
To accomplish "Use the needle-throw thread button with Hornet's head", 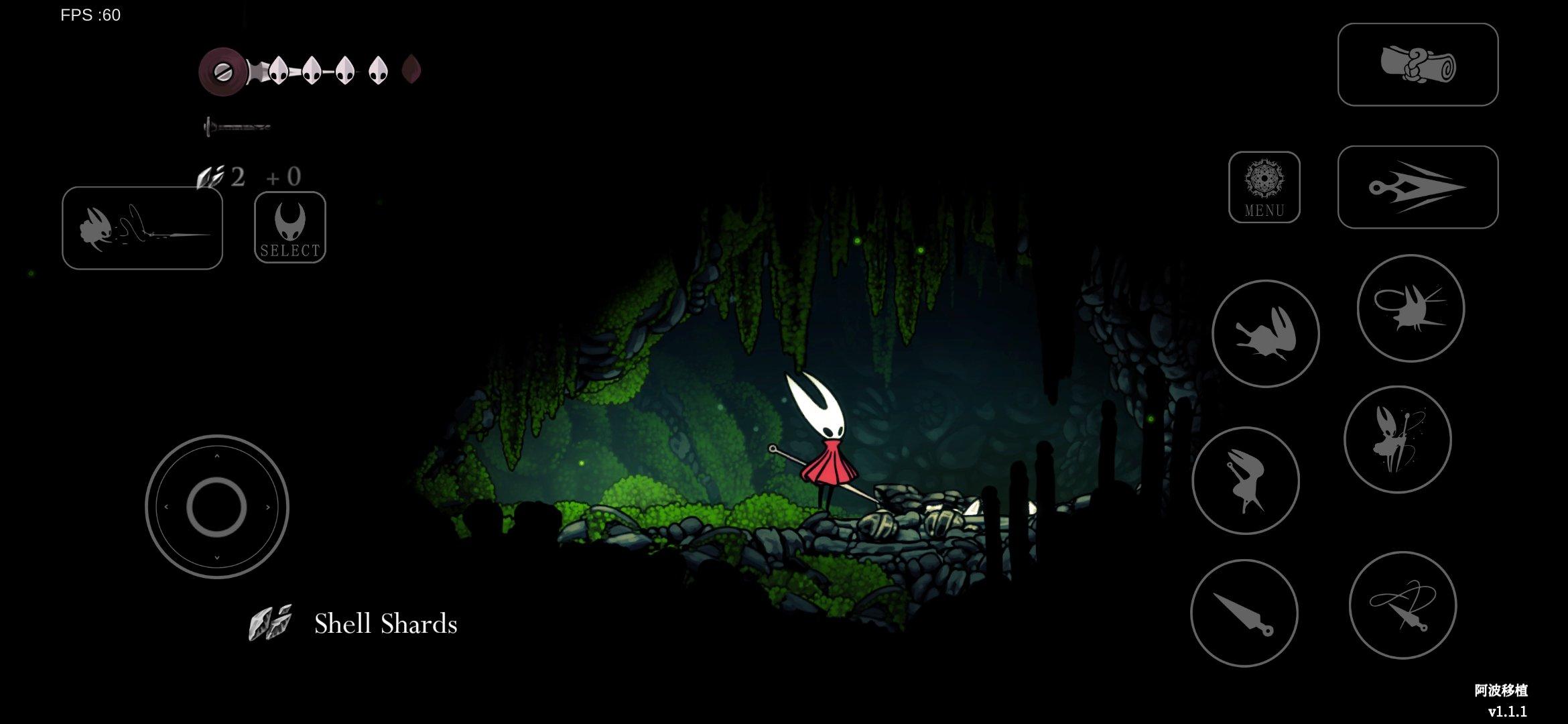I will [x=142, y=228].
